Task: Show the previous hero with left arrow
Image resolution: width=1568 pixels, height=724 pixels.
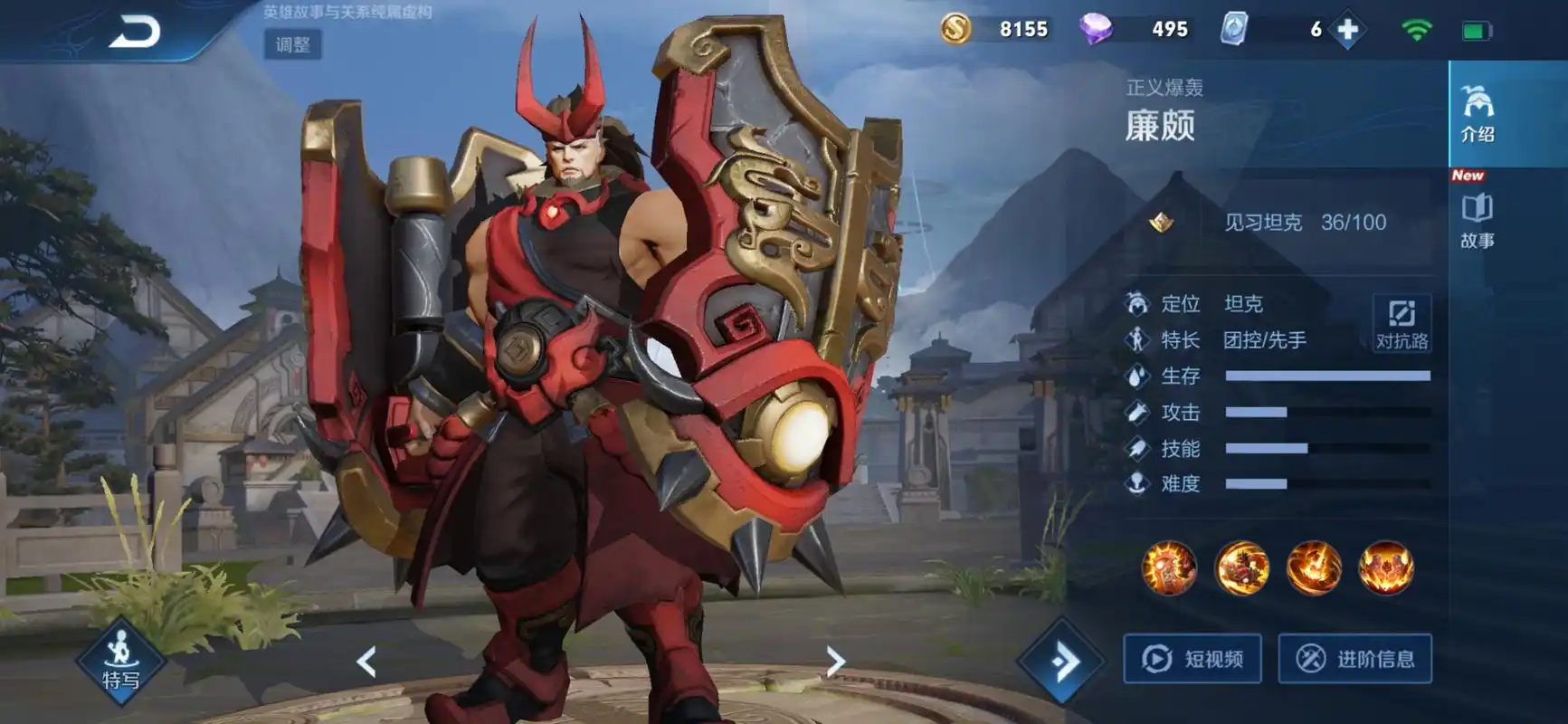Action: pyautogui.click(x=366, y=662)
